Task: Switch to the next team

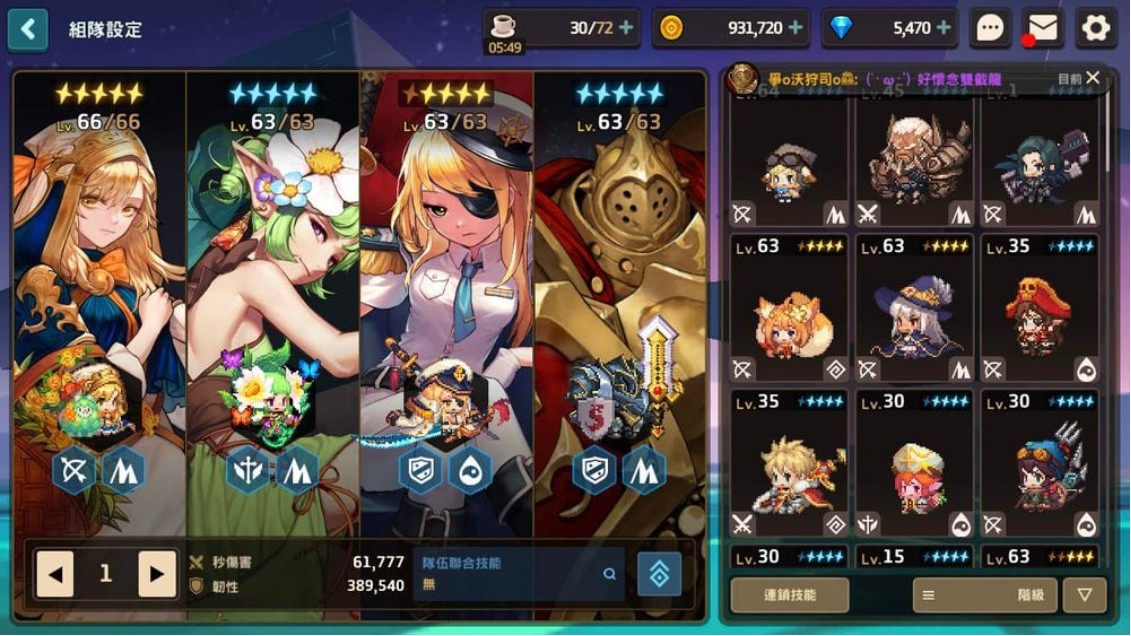Action: click(x=157, y=574)
